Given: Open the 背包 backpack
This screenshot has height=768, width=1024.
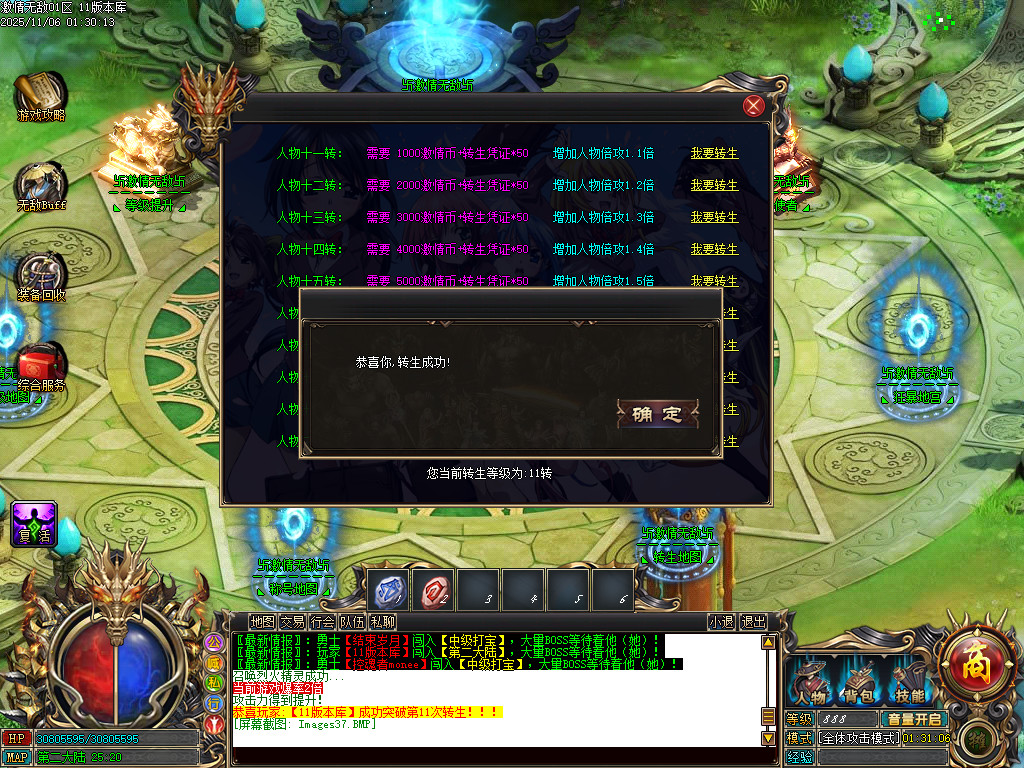Looking at the screenshot, I should click(x=859, y=682).
